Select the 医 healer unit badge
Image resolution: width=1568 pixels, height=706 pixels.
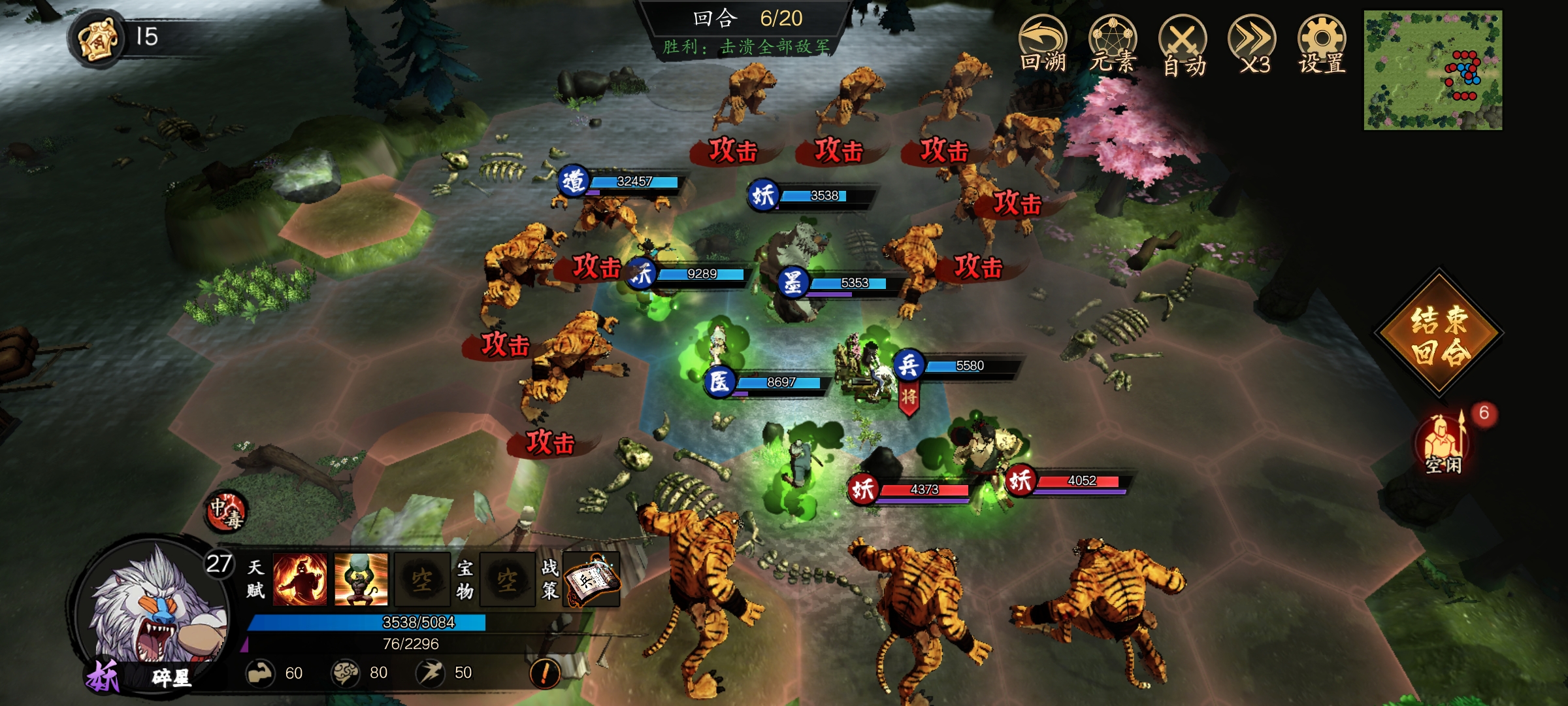coord(719,381)
